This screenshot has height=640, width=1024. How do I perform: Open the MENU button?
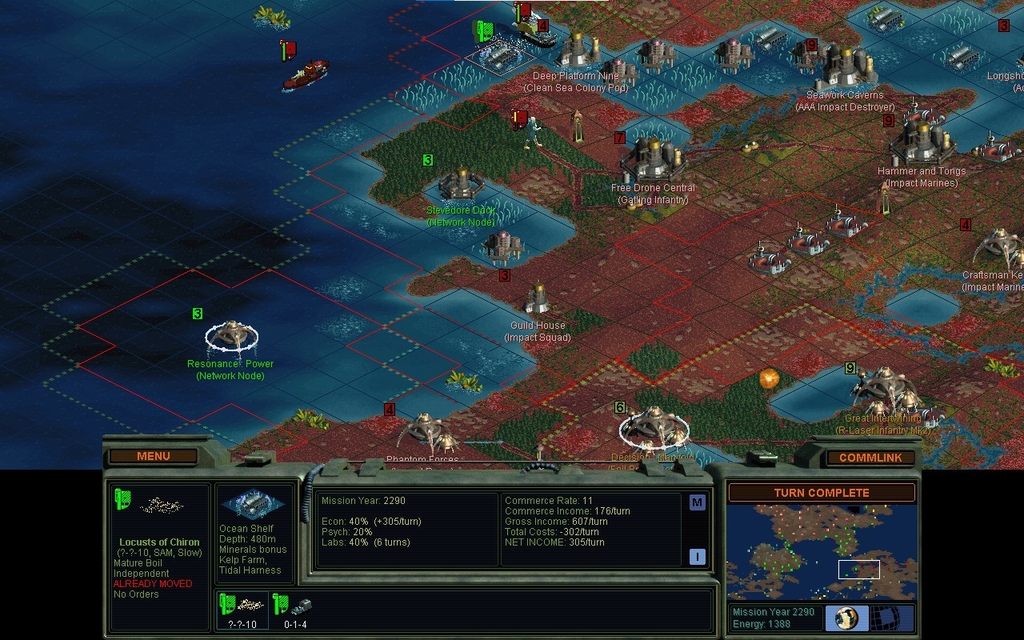coord(153,457)
